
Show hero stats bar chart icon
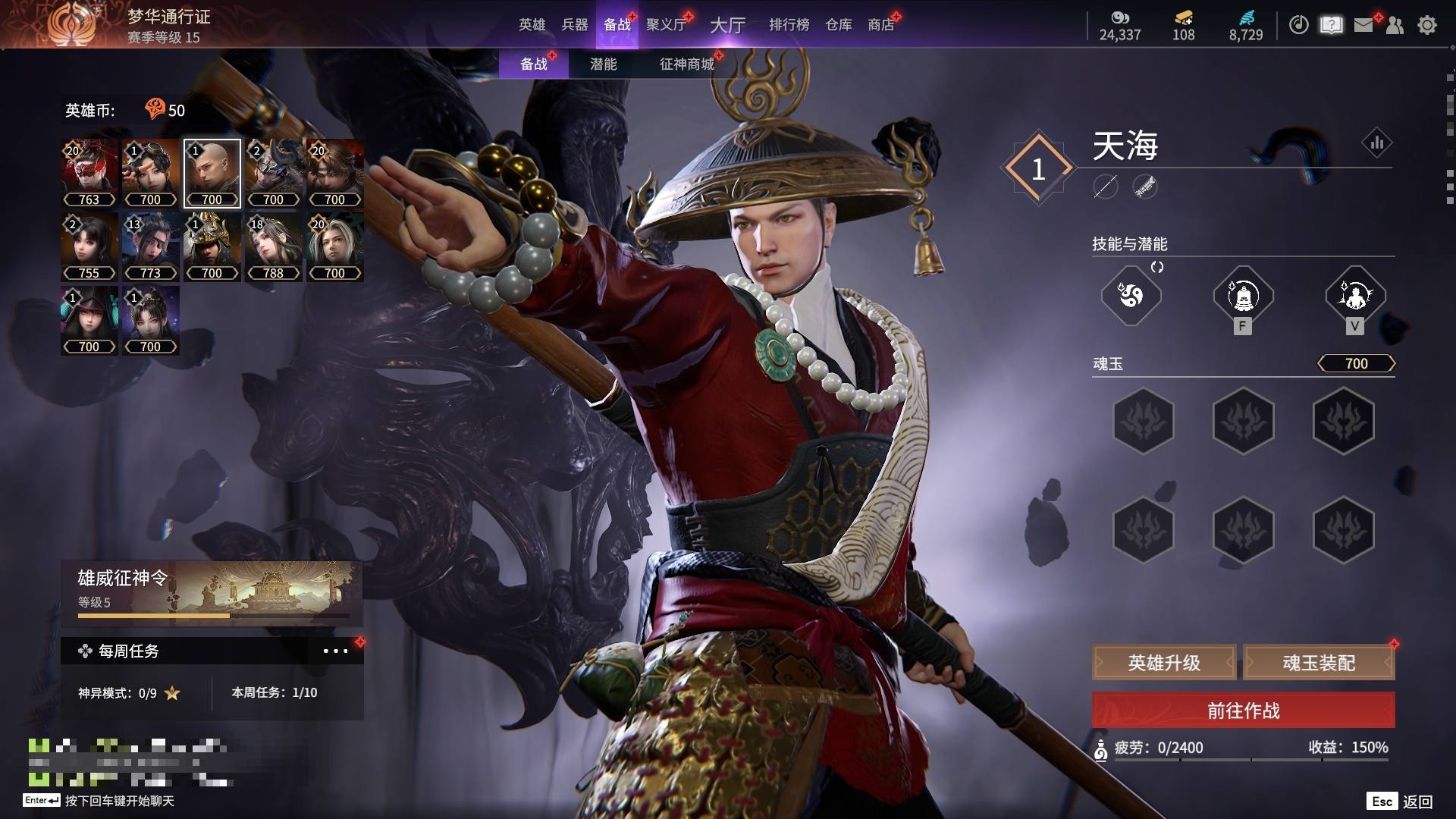tap(1376, 143)
